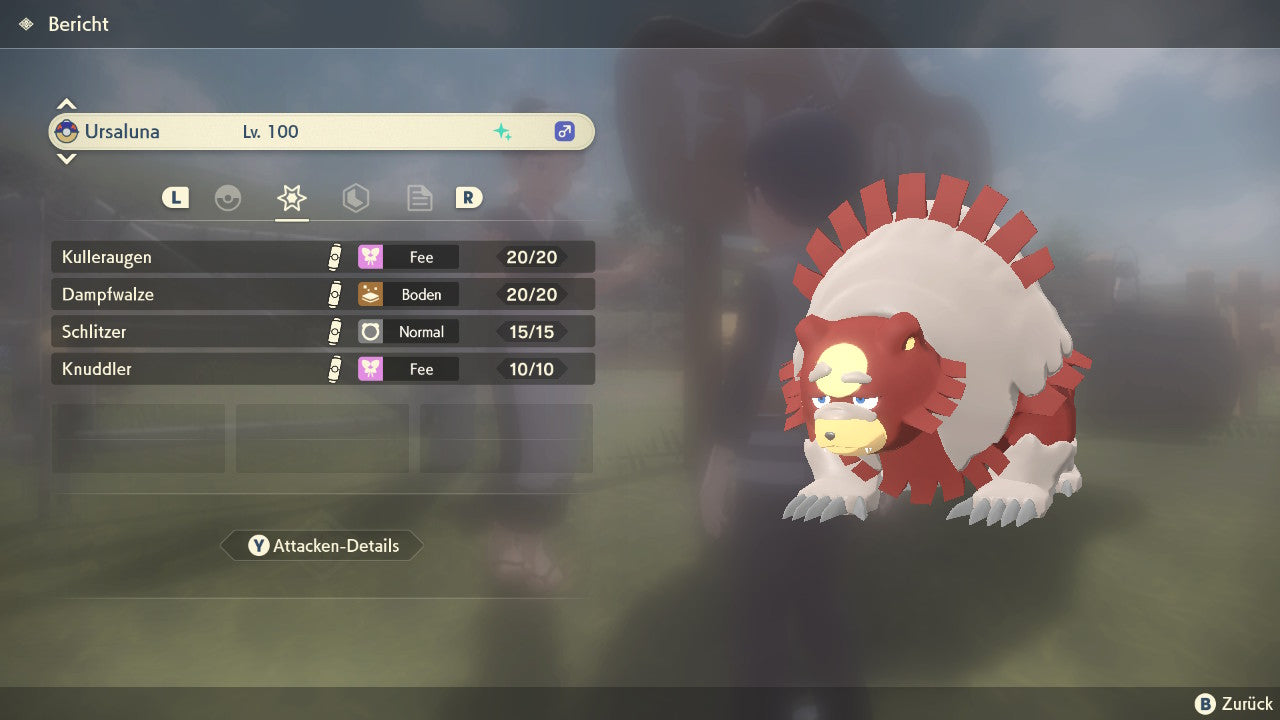
Task: Open Attacken-Details
Action: (322, 546)
